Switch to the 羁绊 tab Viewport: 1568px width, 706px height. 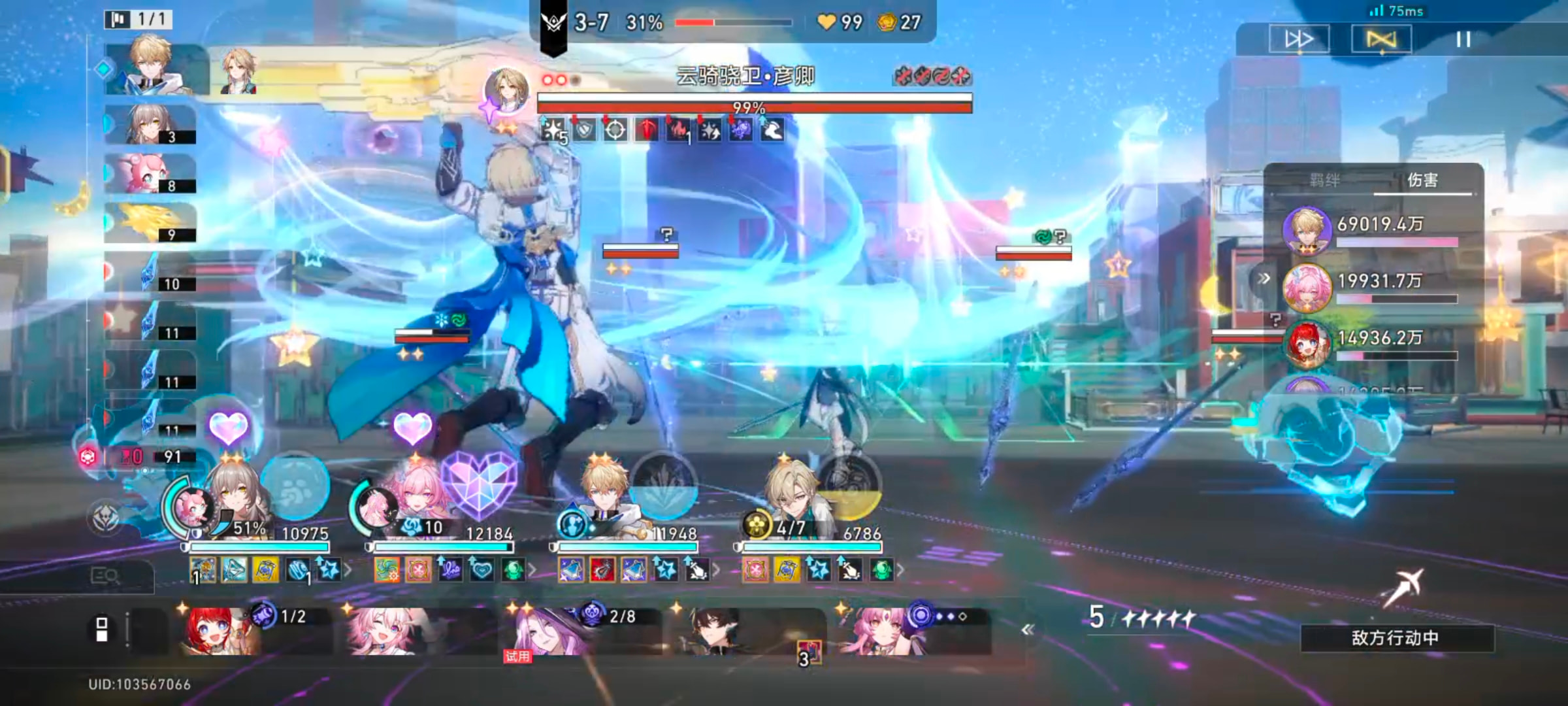(x=1324, y=180)
